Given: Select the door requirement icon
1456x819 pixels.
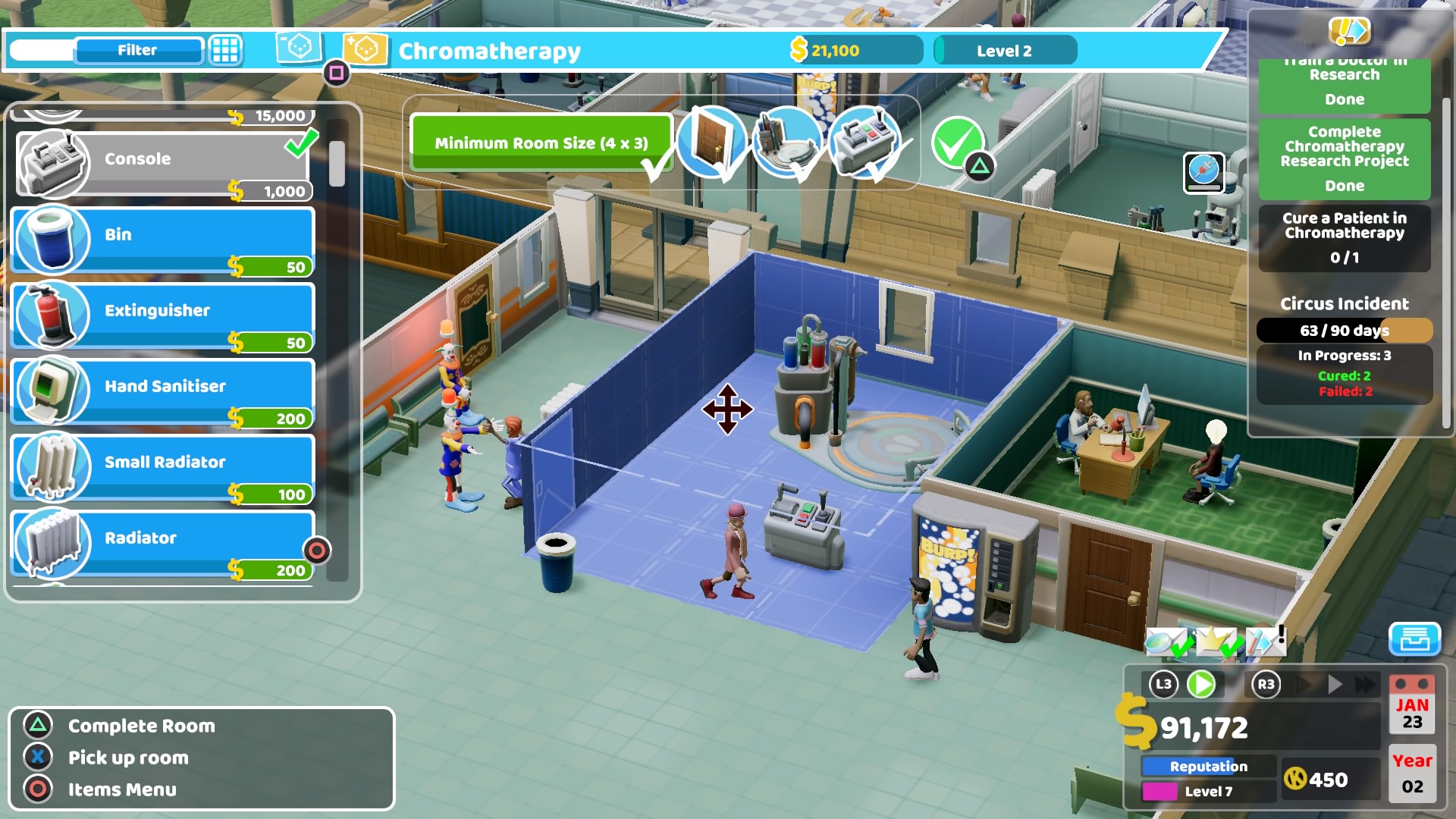Looking at the screenshot, I should [710, 143].
